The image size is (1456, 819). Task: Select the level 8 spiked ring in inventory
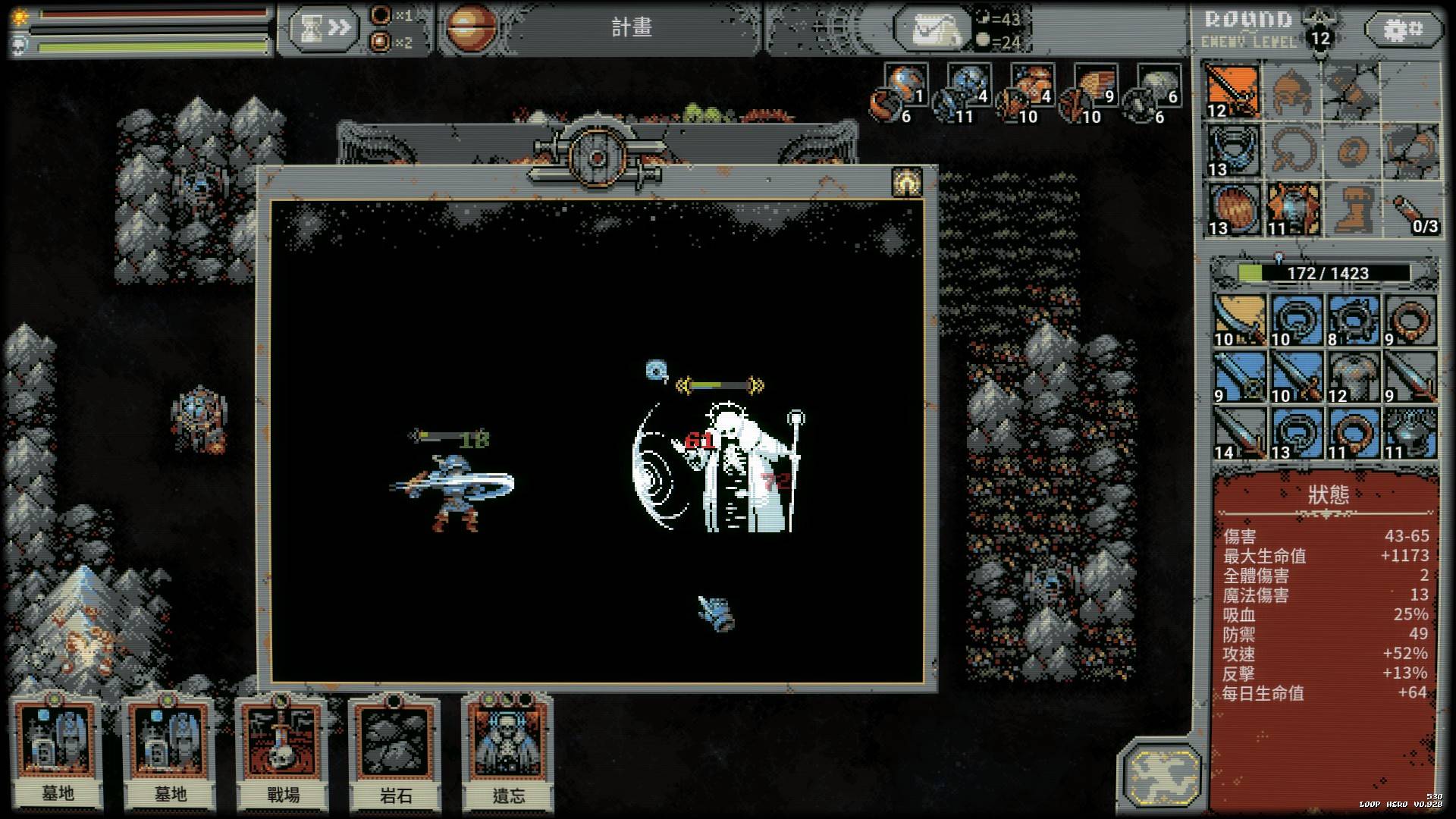click(1354, 320)
